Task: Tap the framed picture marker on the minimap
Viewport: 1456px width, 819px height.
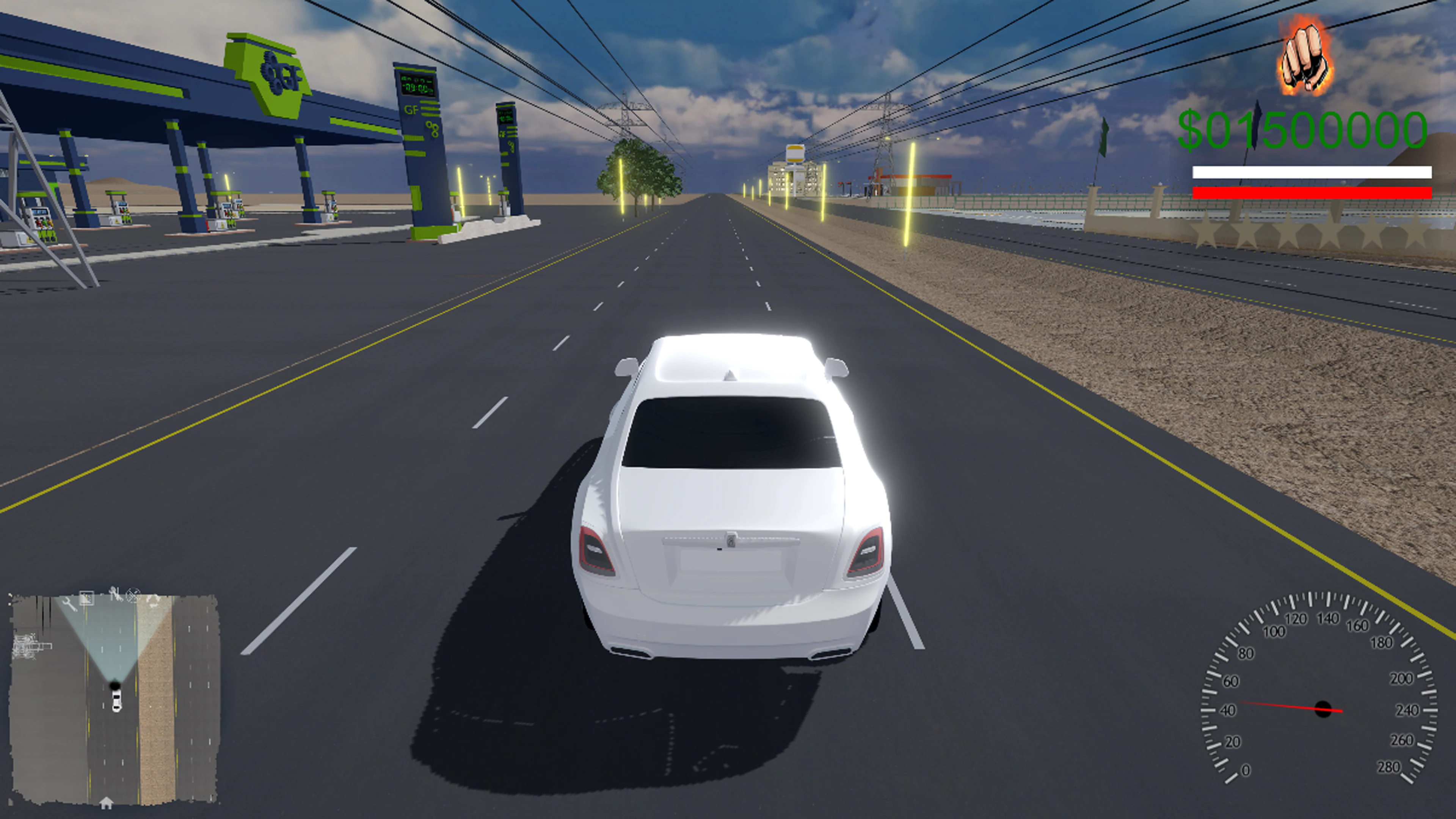Action: click(87, 598)
